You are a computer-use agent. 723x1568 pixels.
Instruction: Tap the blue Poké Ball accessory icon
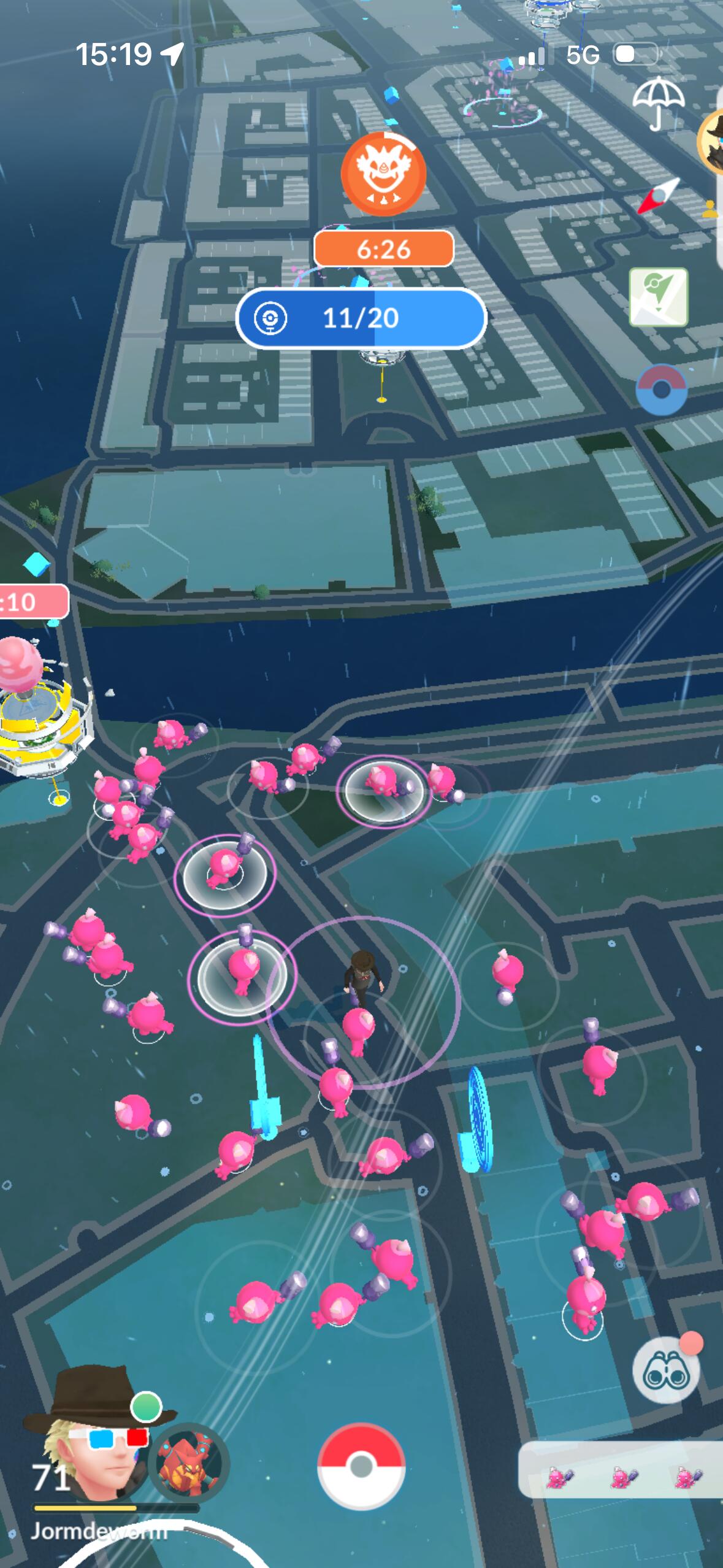pos(661,390)
